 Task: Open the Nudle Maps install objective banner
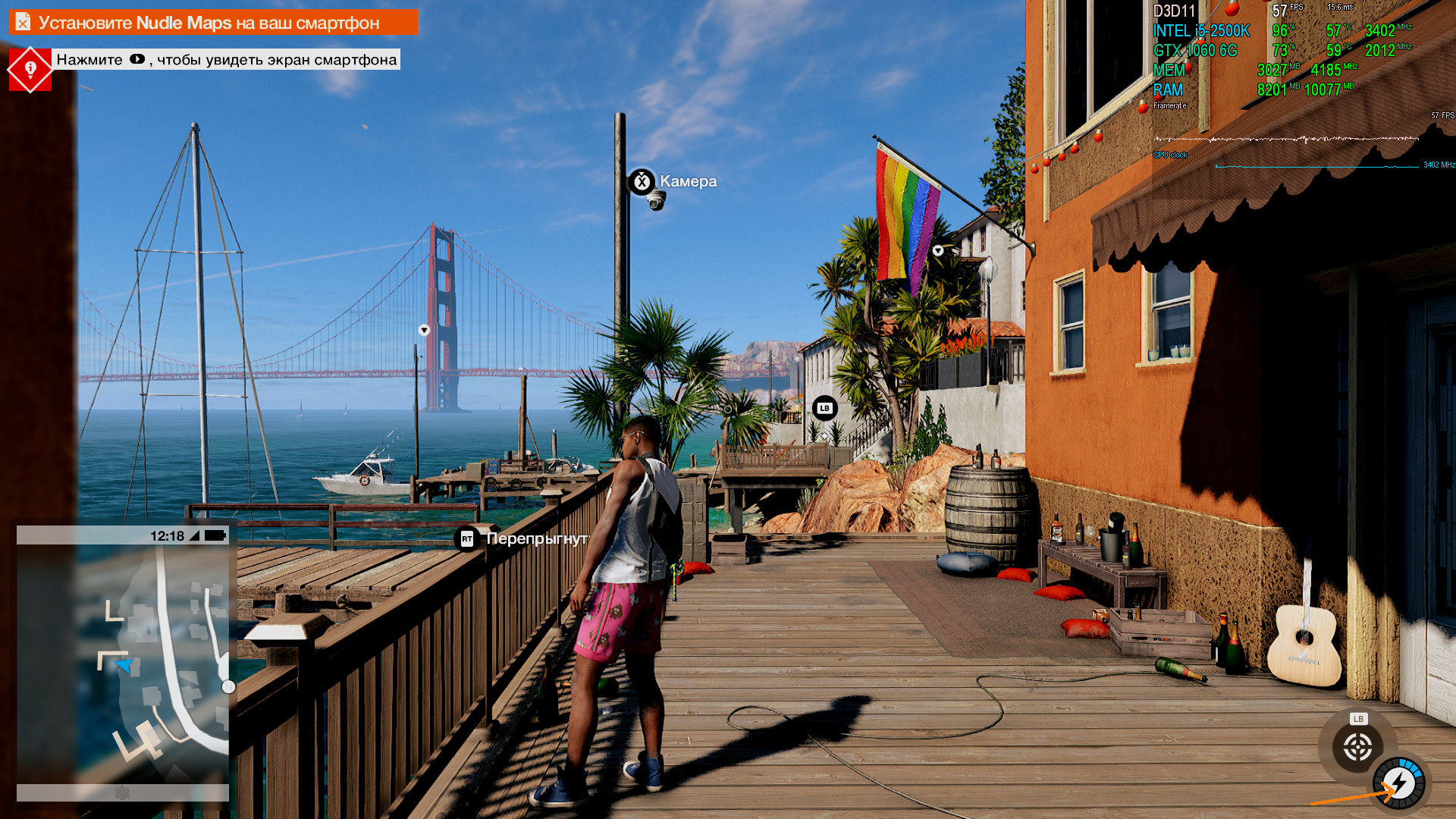pos(213,23)
